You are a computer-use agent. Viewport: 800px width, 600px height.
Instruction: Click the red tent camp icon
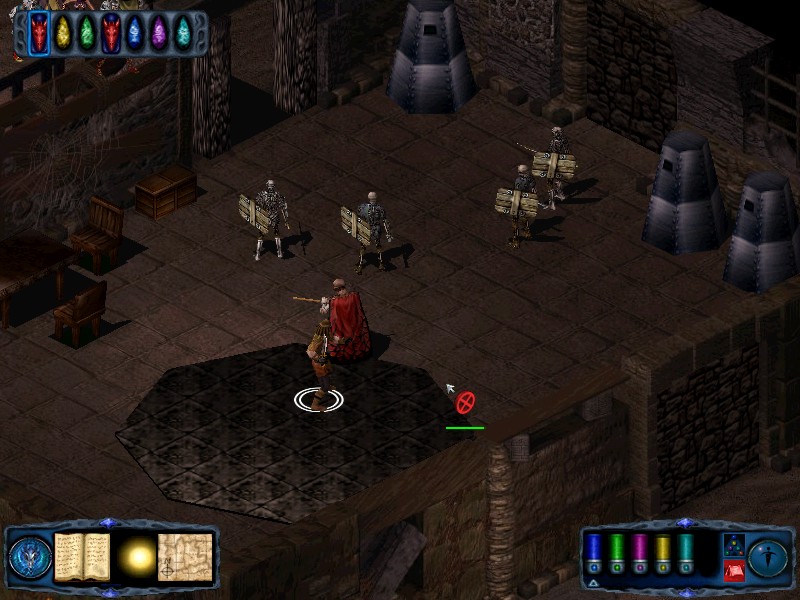732,571
